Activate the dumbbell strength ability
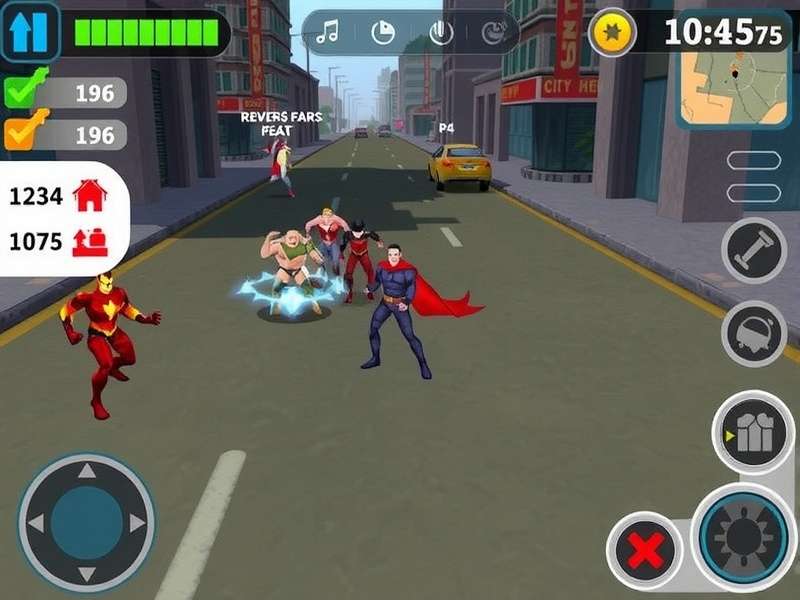 coord(754,251)
